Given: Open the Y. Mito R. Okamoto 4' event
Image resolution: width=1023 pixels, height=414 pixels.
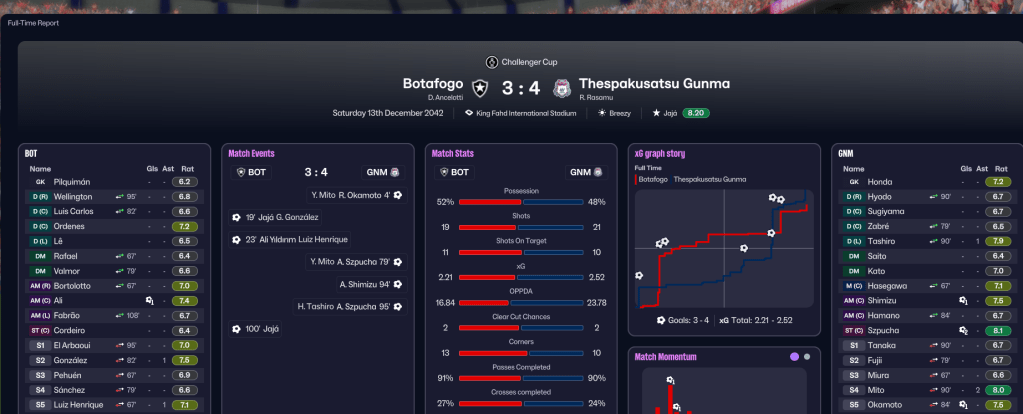Looking at the screenshot, I should [349, 194].
